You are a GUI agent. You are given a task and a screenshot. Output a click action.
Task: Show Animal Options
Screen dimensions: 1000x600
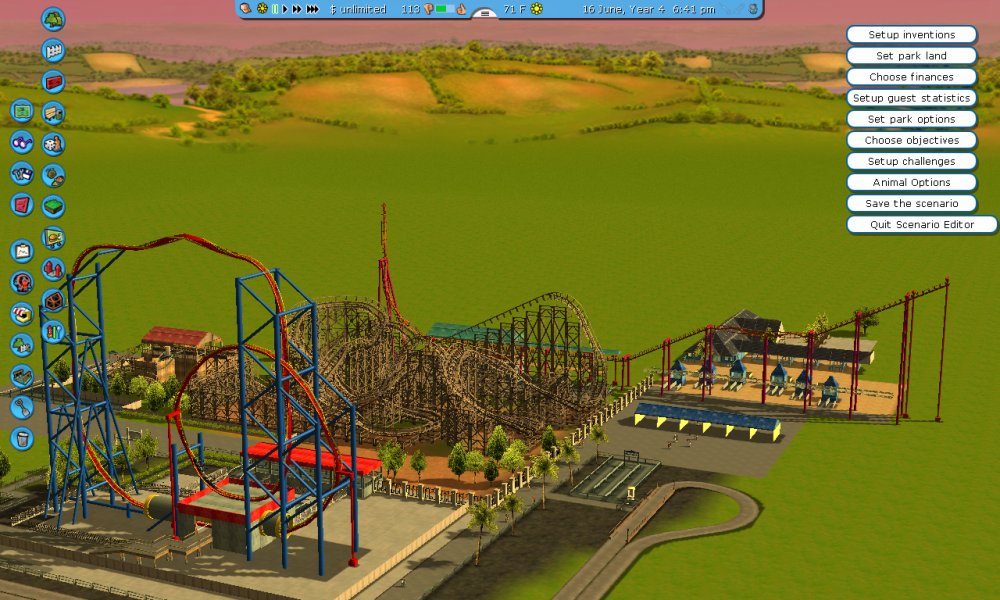click(x=911, y=182)
